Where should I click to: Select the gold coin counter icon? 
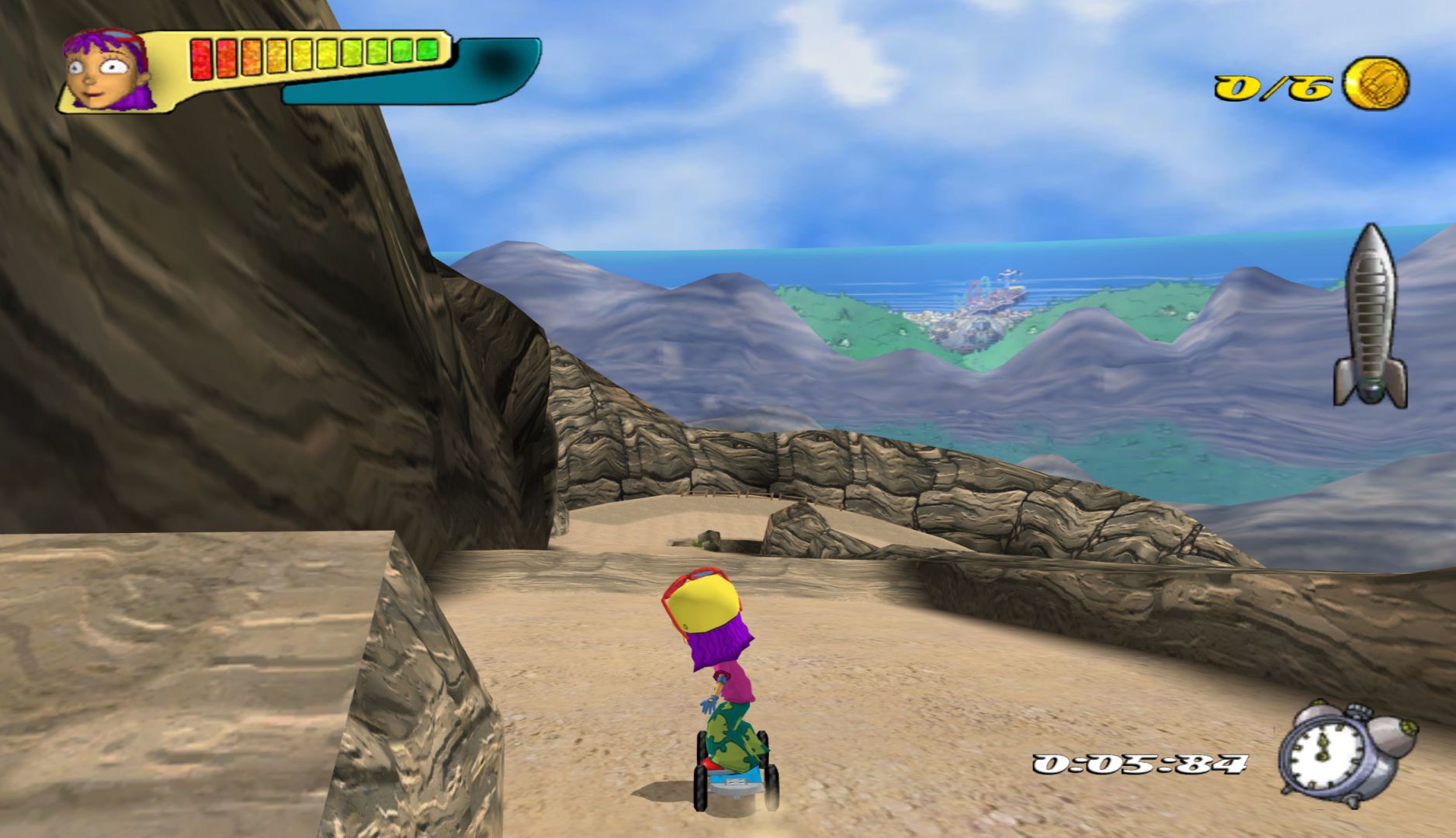1376,83
